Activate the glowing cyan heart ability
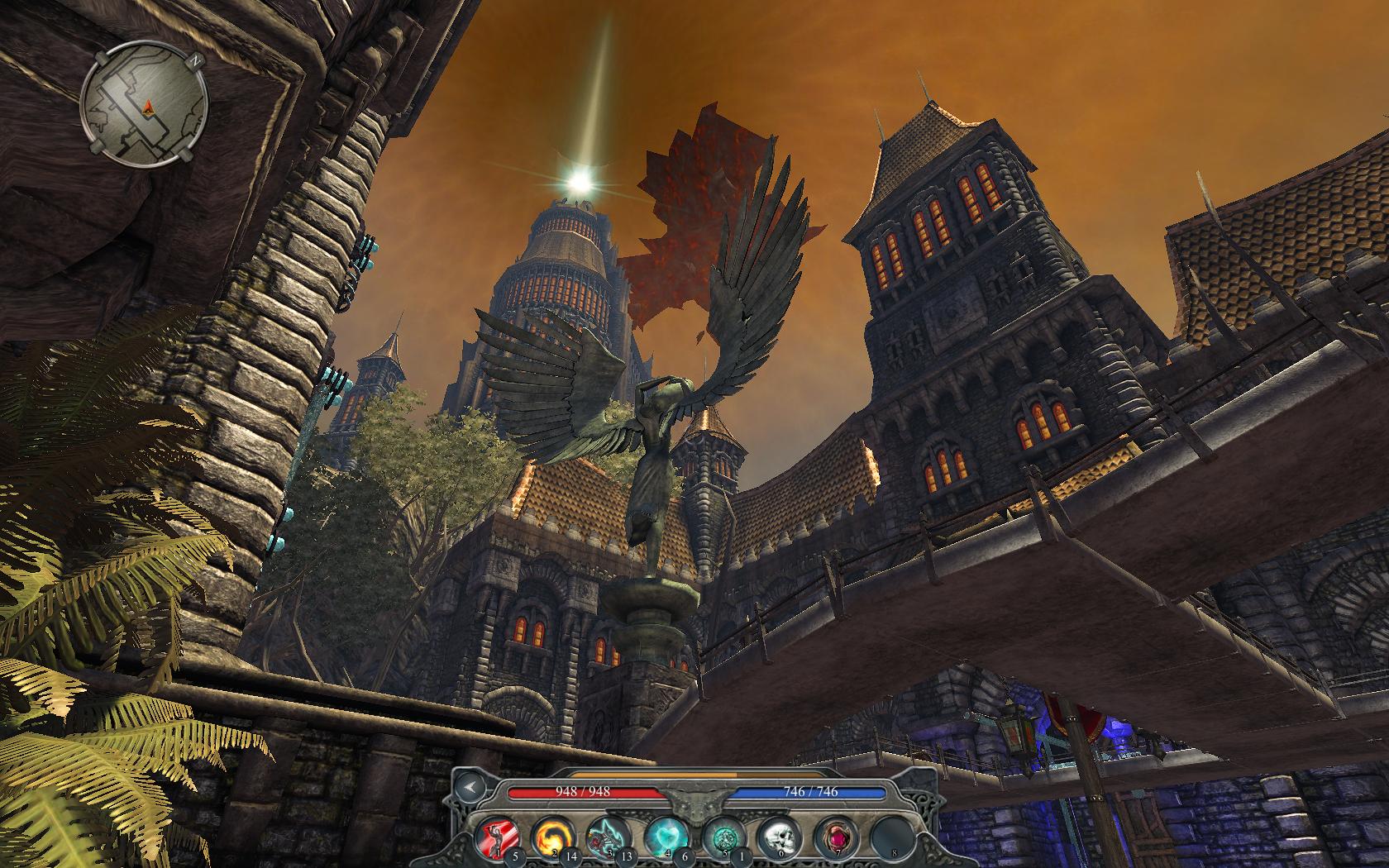The width and height of the screenshot is (1389, 868). [x=664, y=837]
